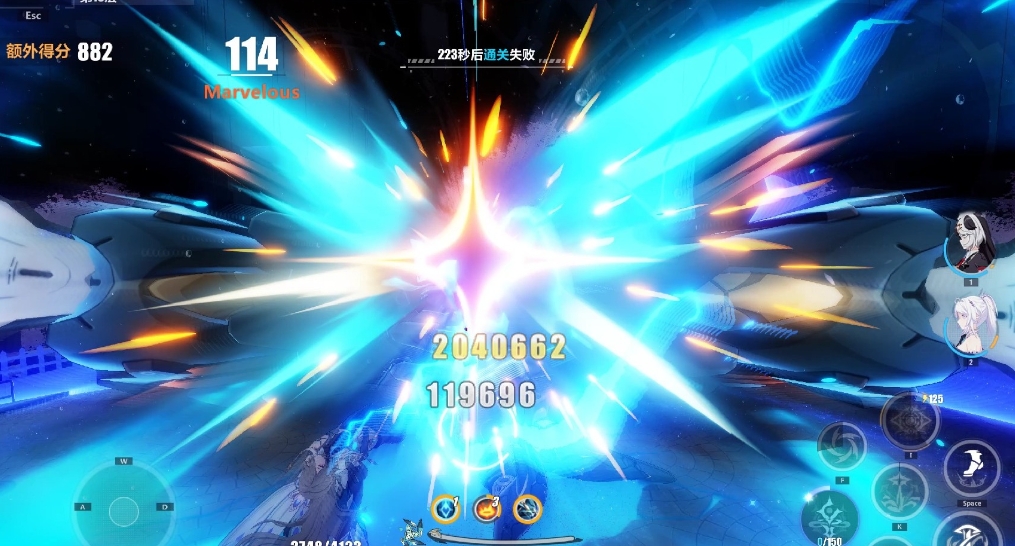Use the swirling vortex skill button

841,446
